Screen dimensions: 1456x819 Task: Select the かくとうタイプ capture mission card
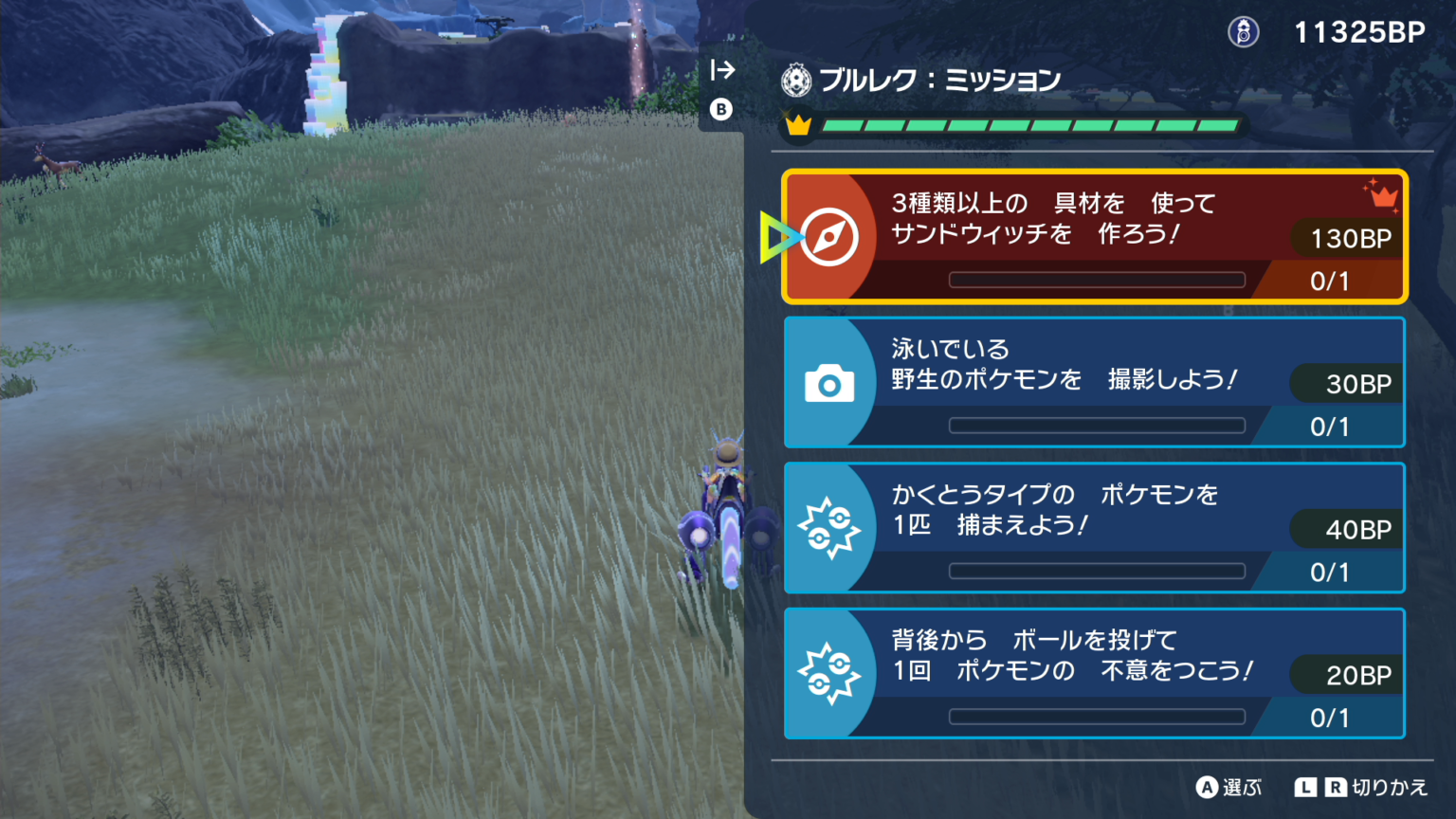point(1095,527)
